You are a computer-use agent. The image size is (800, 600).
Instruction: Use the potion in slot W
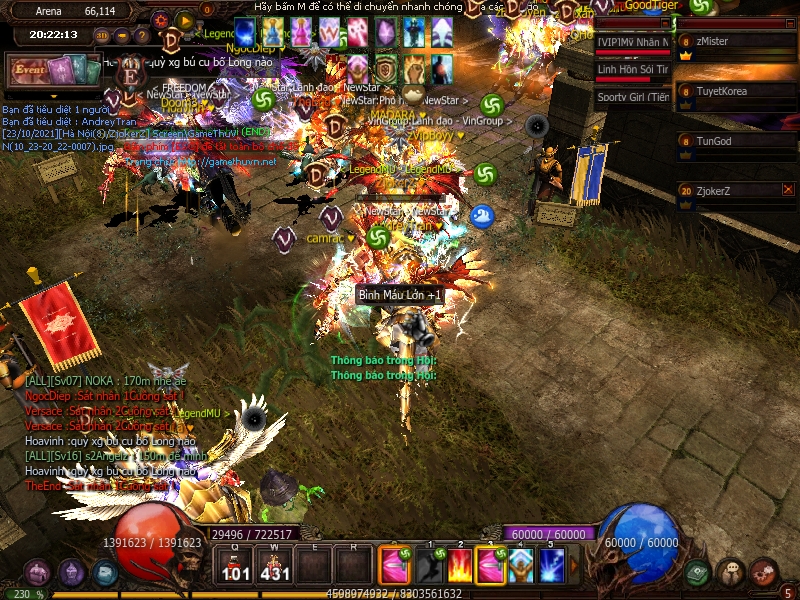[x=274, y=565]
